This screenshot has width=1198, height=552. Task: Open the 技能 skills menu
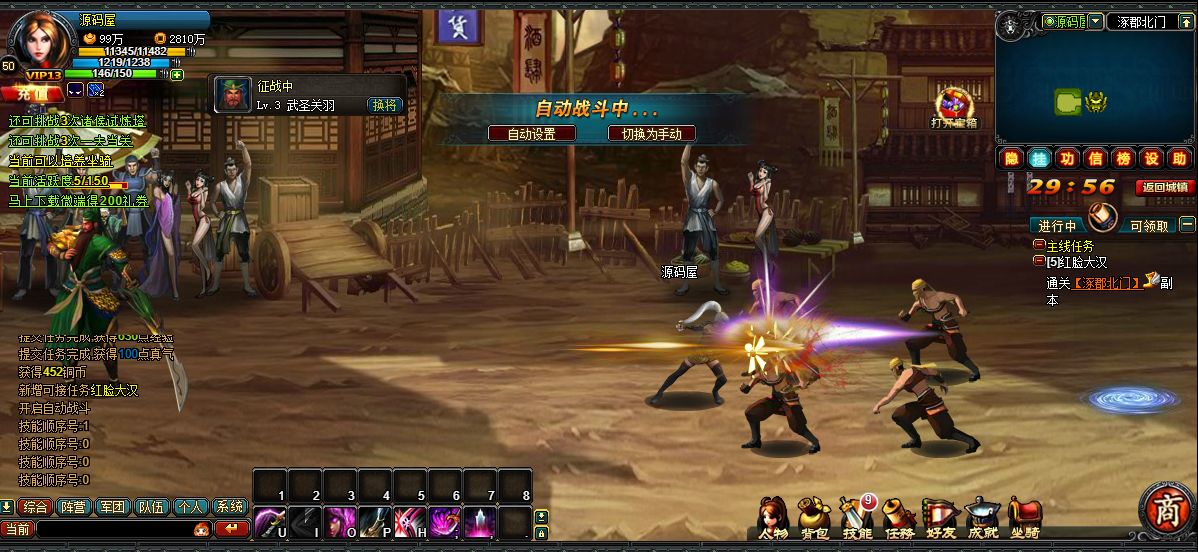coord(857,516)
